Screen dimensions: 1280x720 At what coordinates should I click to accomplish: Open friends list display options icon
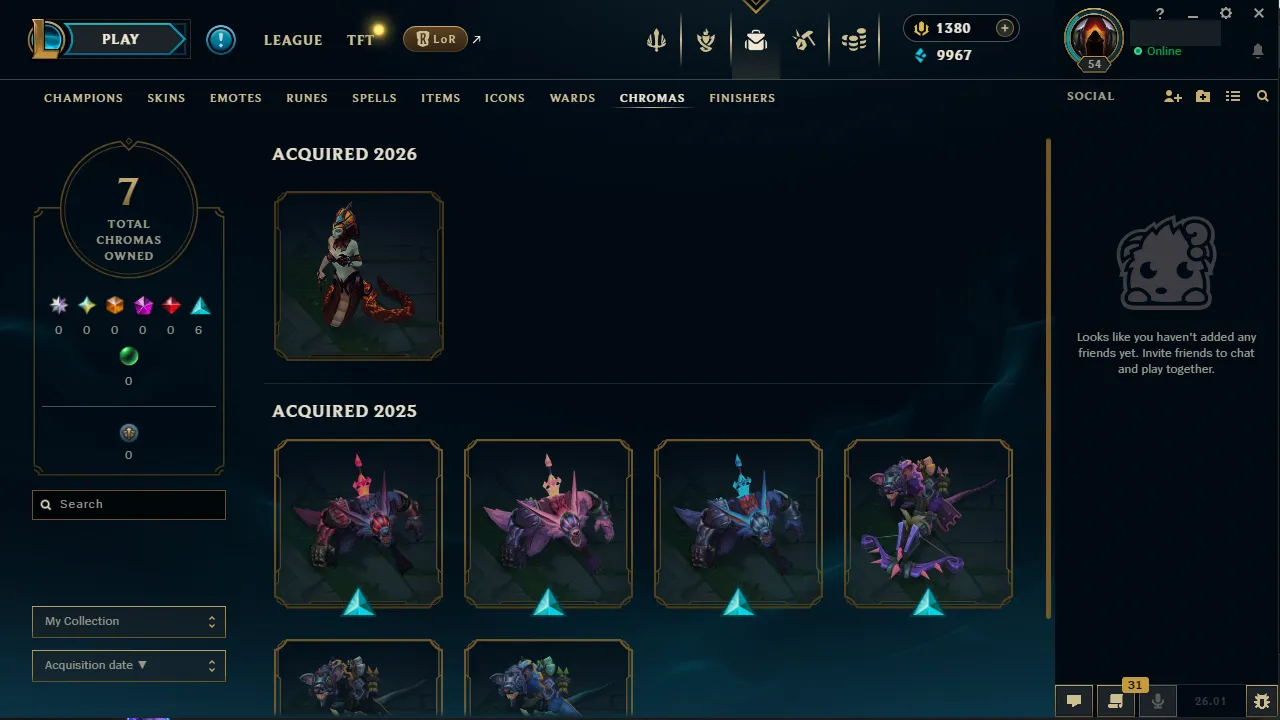pyautogui.click(x=1232, y=95)
